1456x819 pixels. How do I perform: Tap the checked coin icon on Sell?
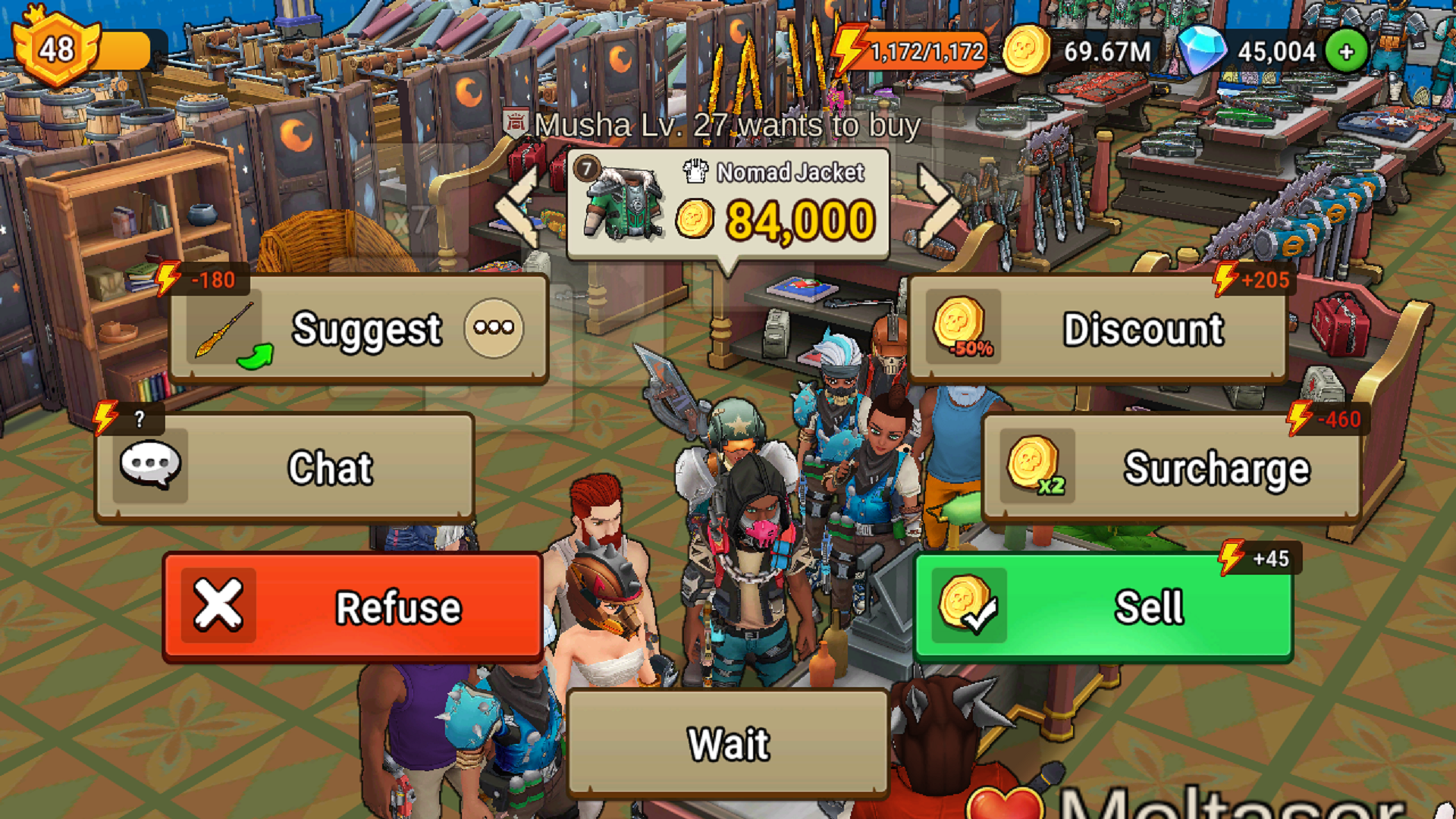pos(969,605)
